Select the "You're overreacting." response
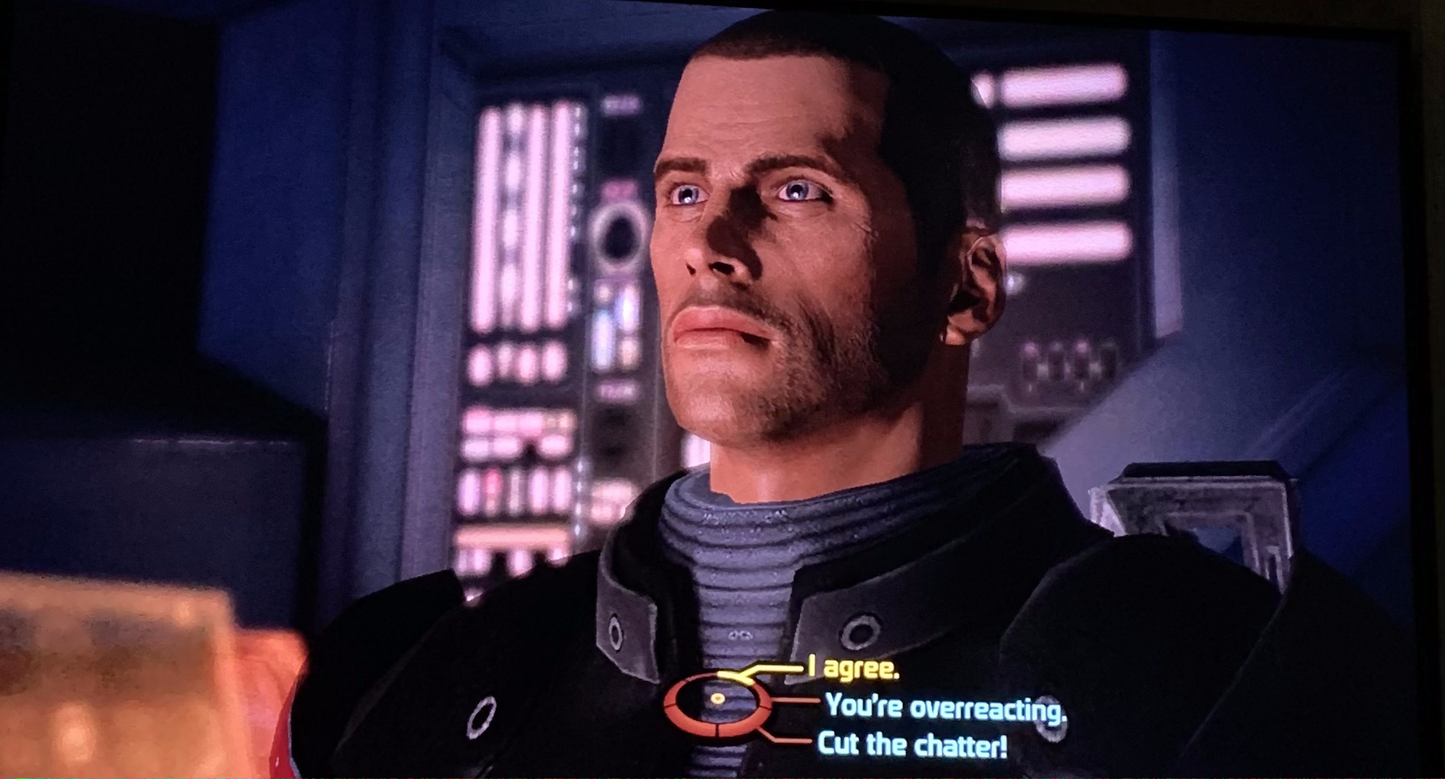The height and width of the screenshot is (779, 1445). tap(945, 707)
